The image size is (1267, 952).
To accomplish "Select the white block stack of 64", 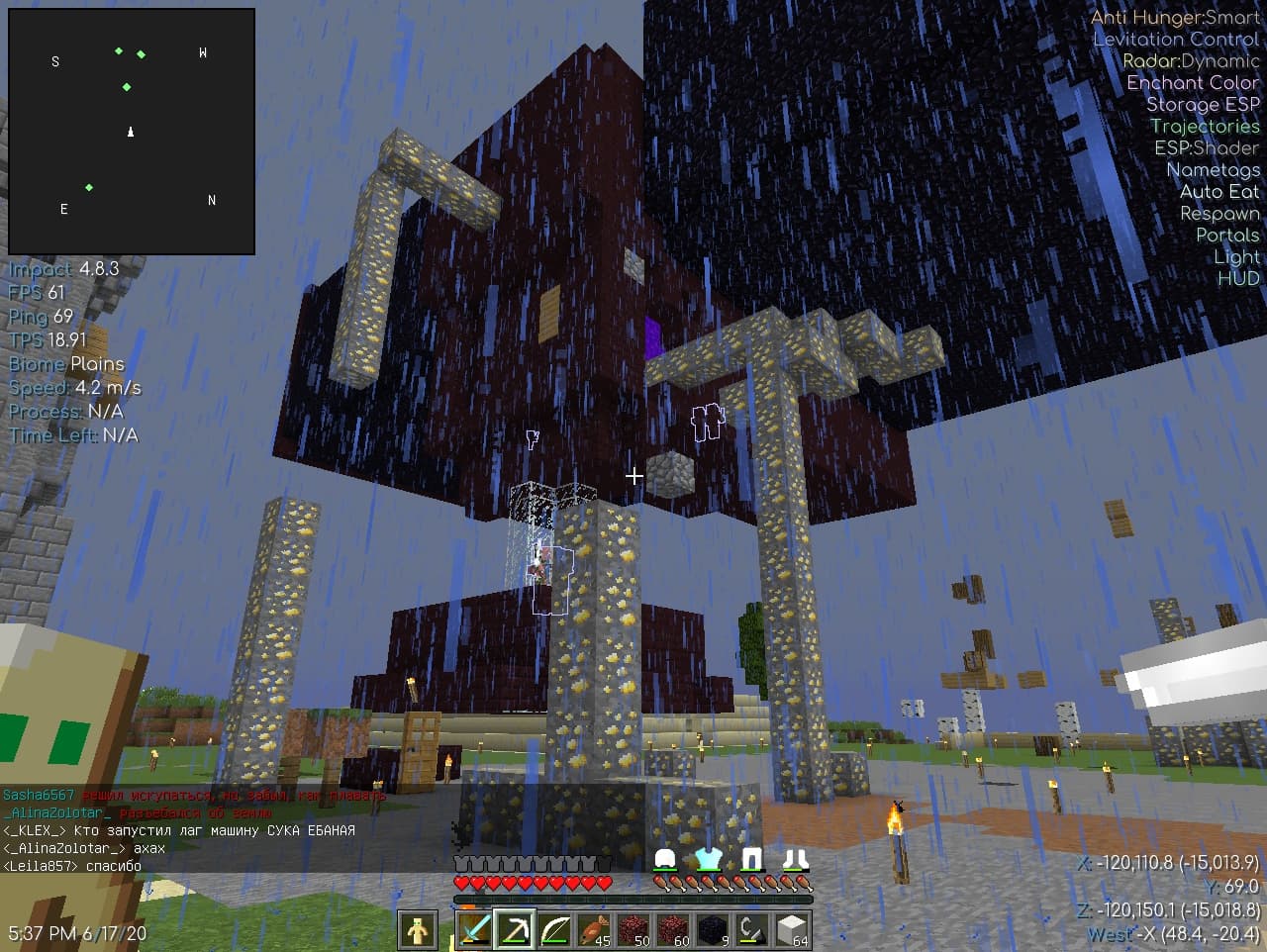I will (792, 930).
